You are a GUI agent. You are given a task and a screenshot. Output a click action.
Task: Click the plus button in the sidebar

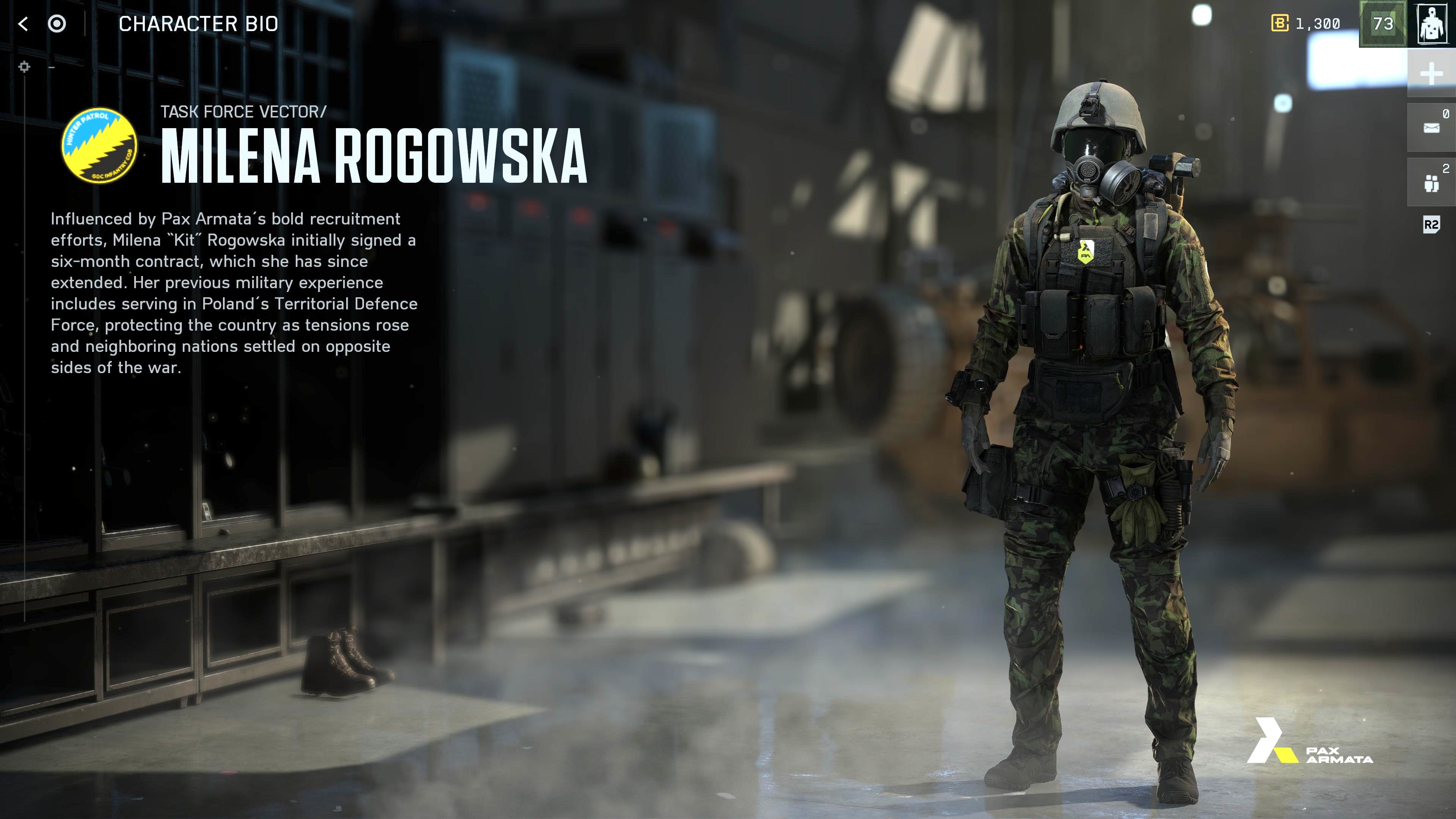(1431, 74)
